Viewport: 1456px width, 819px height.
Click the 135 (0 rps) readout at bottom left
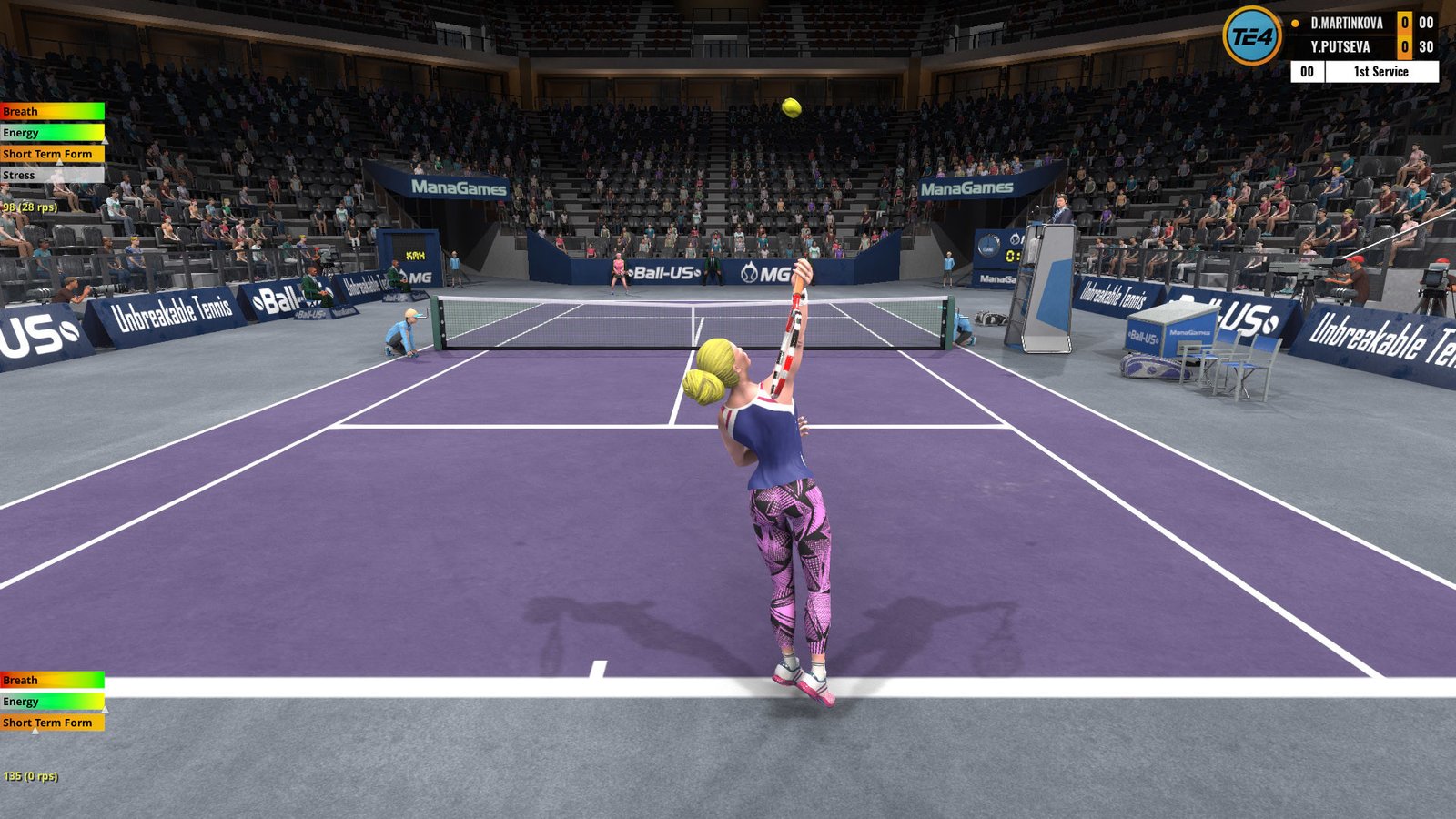30,778
